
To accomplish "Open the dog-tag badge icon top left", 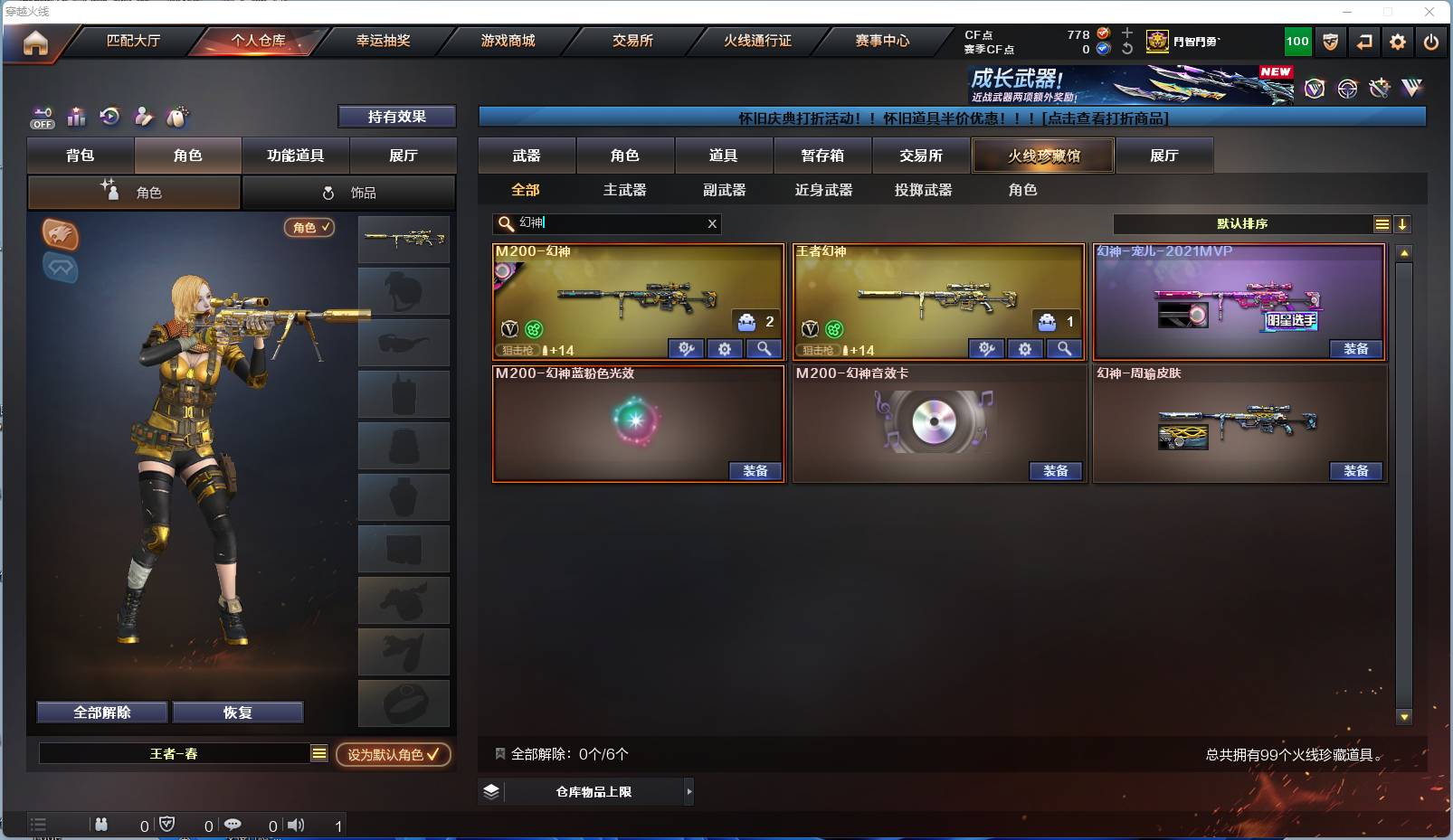I will (178, 117).
